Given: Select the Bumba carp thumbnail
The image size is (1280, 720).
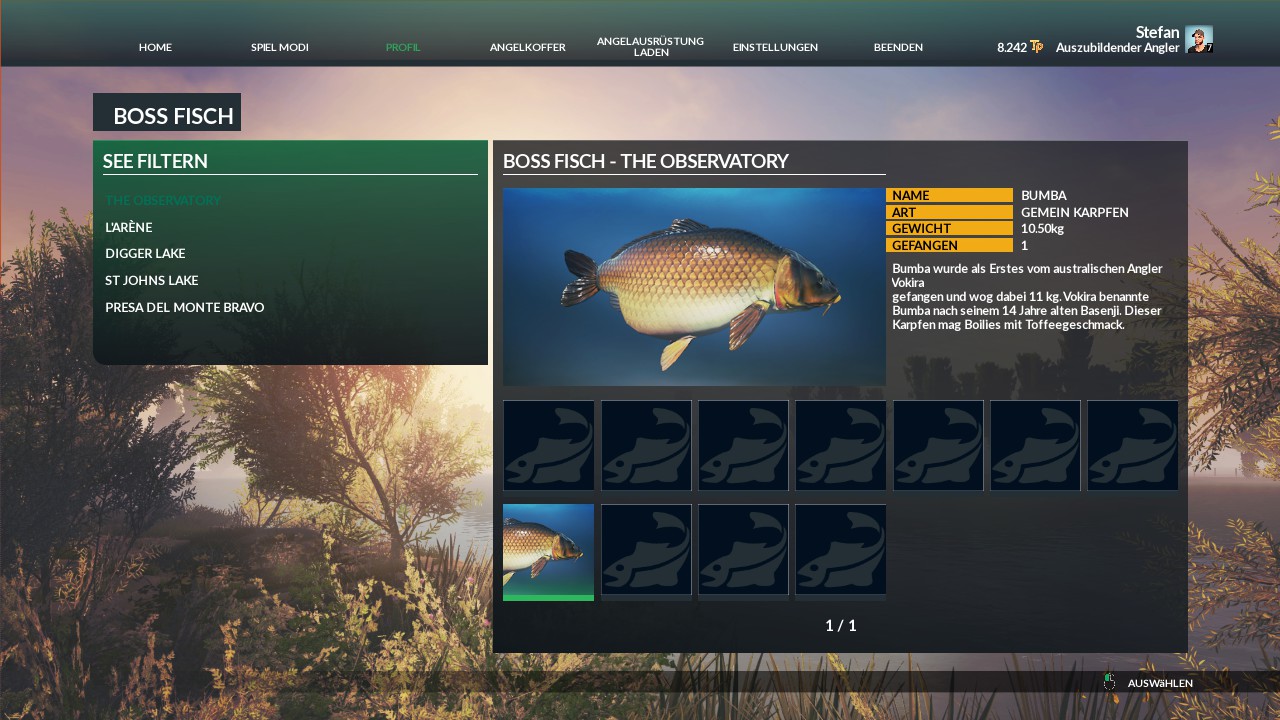Looking at the screenshot, I should pyautogui.click(x=548, y=551).
